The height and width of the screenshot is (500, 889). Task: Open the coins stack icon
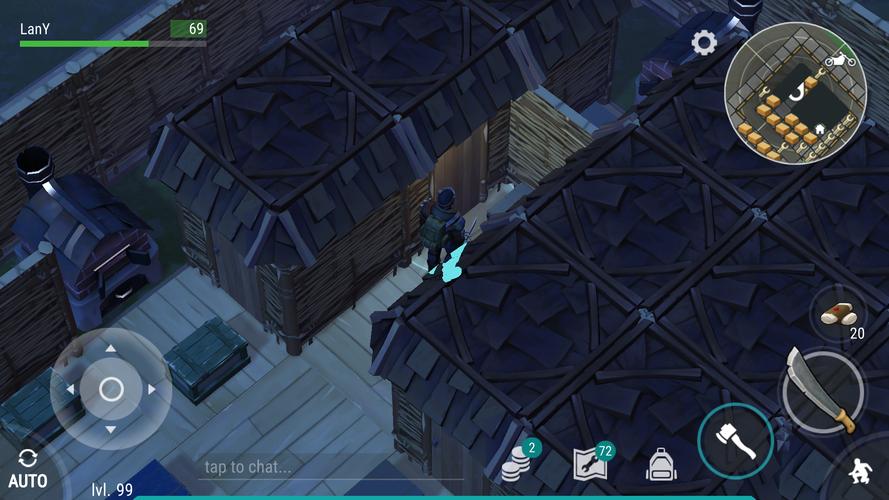pyautogui.click(x=518, y=464)
